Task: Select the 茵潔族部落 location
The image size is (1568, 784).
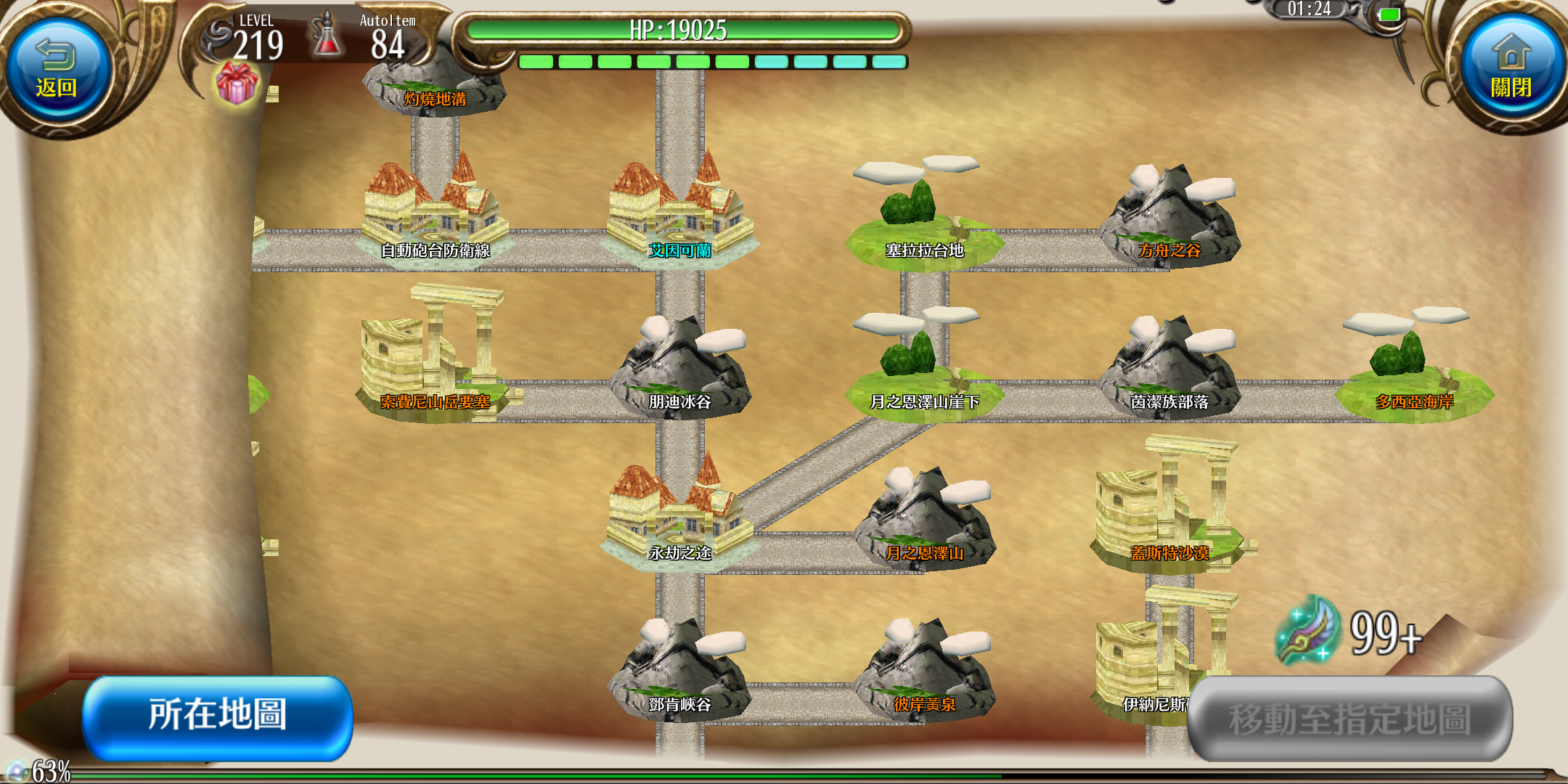Action: pos(1169,372)
